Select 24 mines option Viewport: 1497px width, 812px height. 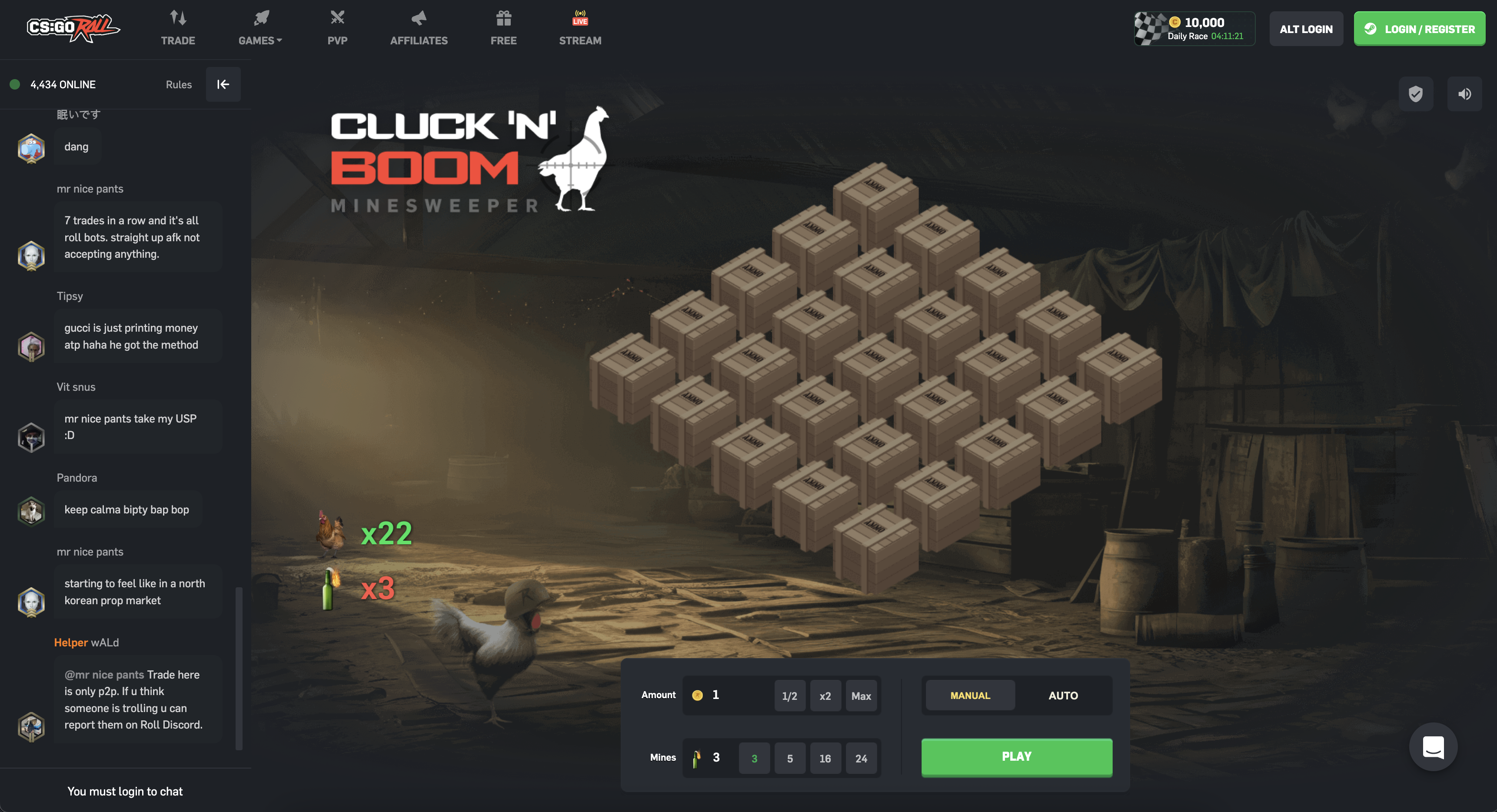pos(861,758)
